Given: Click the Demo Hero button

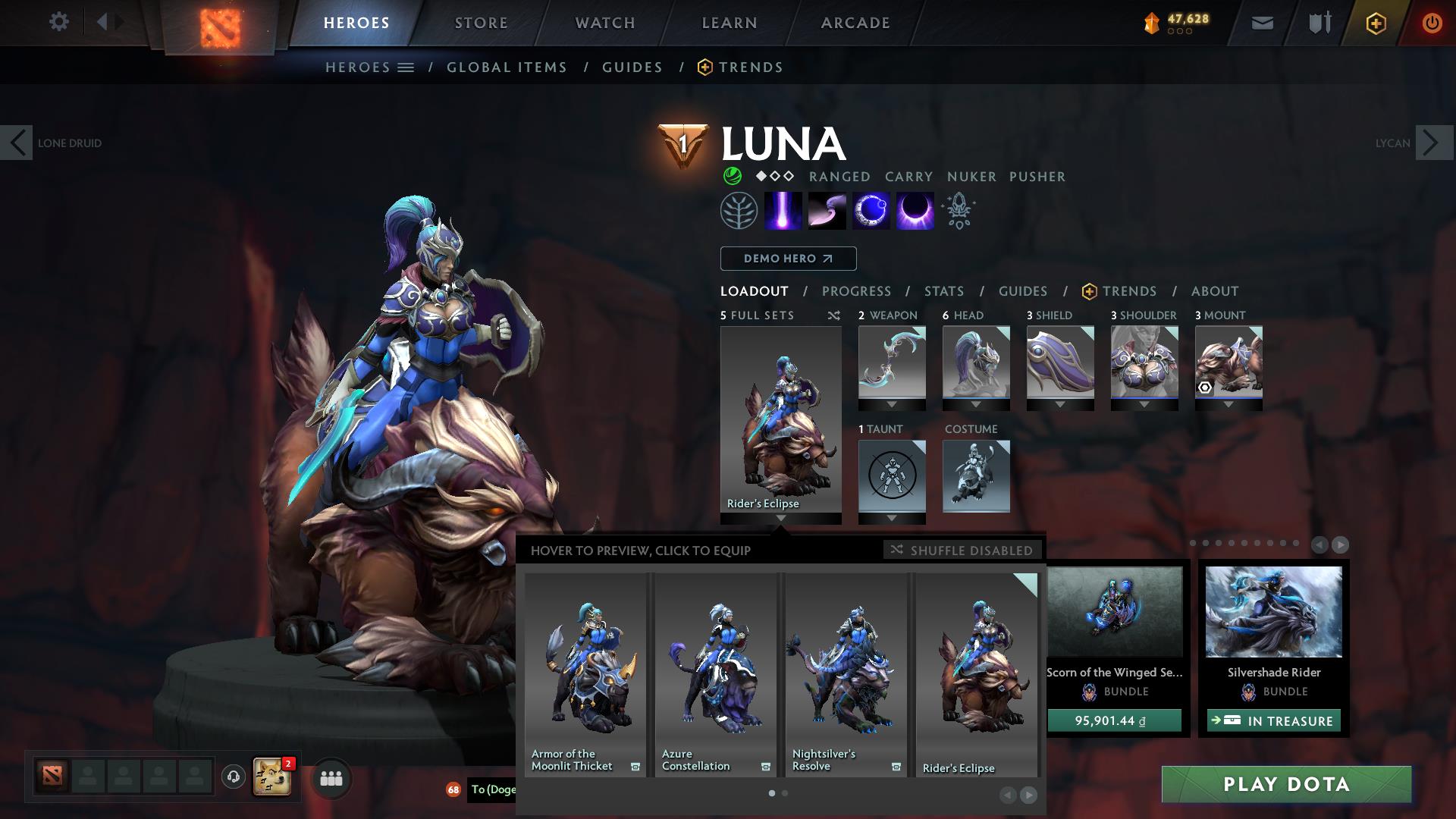Looking at the screenshot, I should click(x=787, y=258).
